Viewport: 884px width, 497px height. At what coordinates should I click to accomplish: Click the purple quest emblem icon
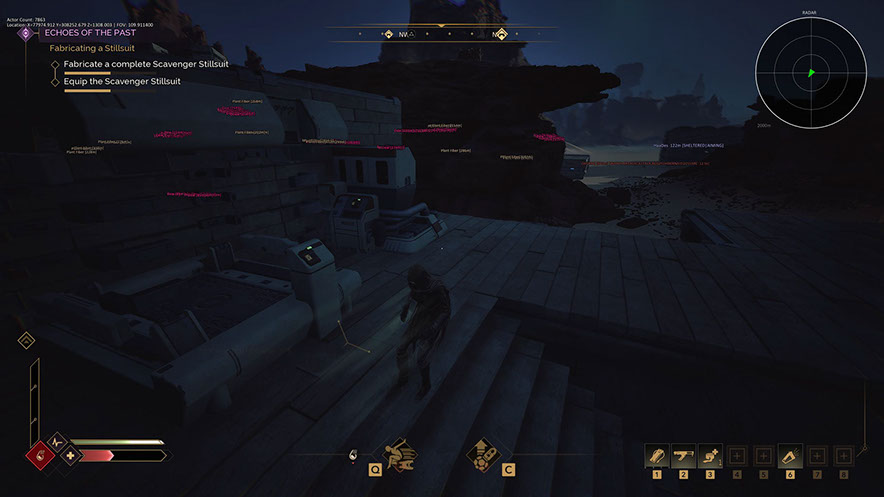coord(27,32)
